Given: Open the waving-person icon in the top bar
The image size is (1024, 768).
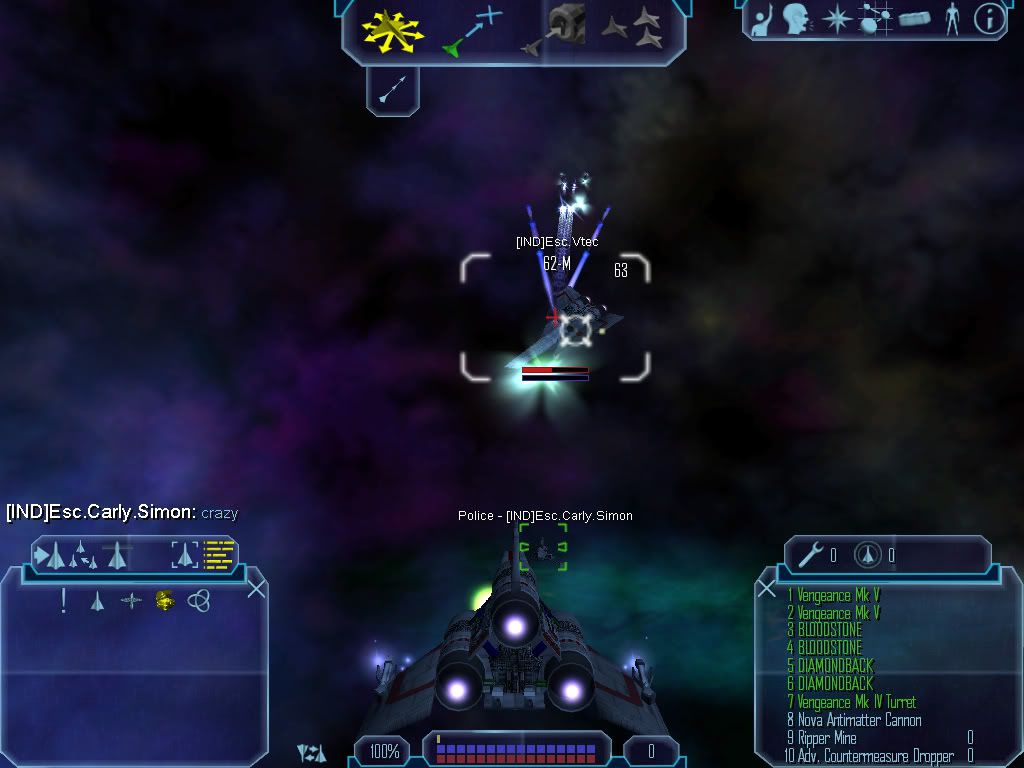Looking at the screenshot, I should coord(762,18).
